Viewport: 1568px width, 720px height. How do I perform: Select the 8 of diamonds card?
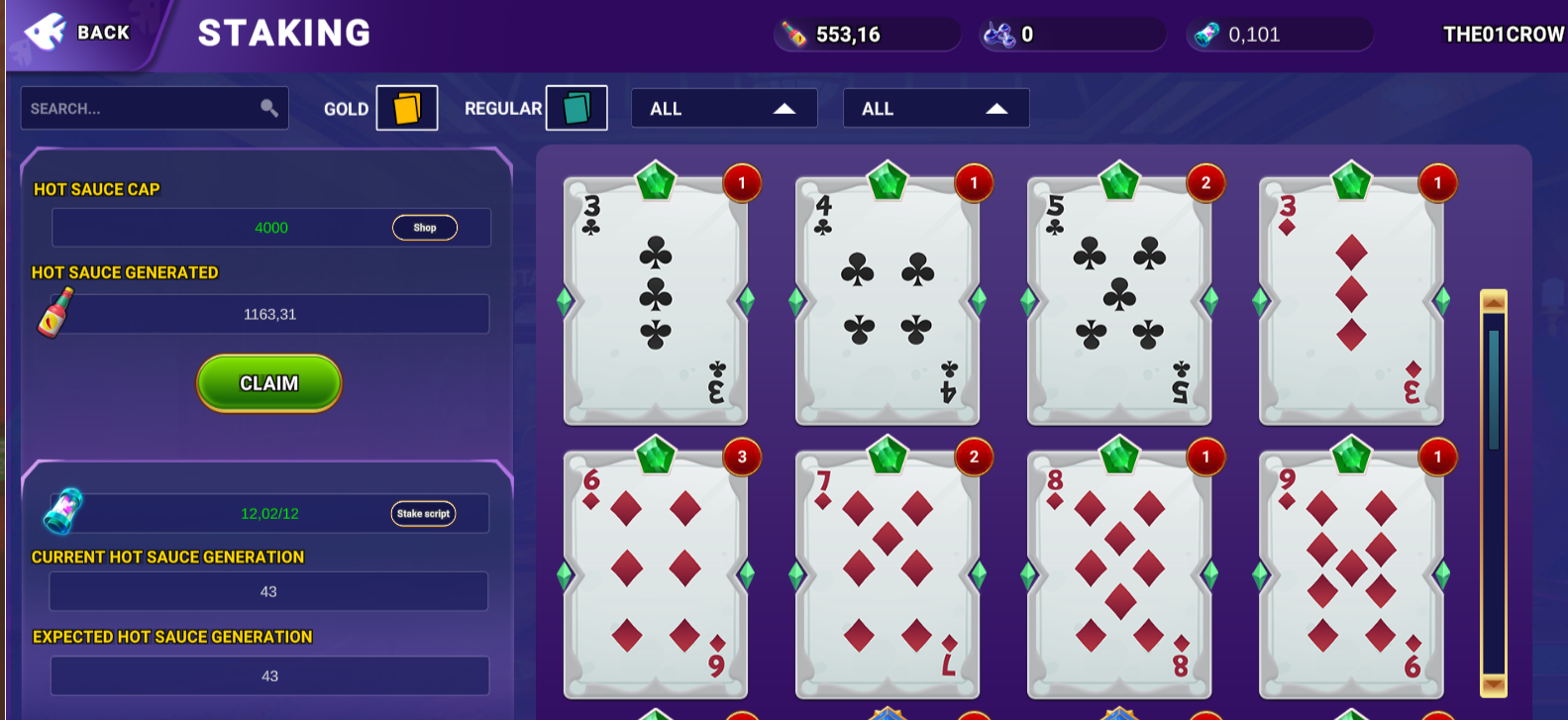click(1119, 574)
